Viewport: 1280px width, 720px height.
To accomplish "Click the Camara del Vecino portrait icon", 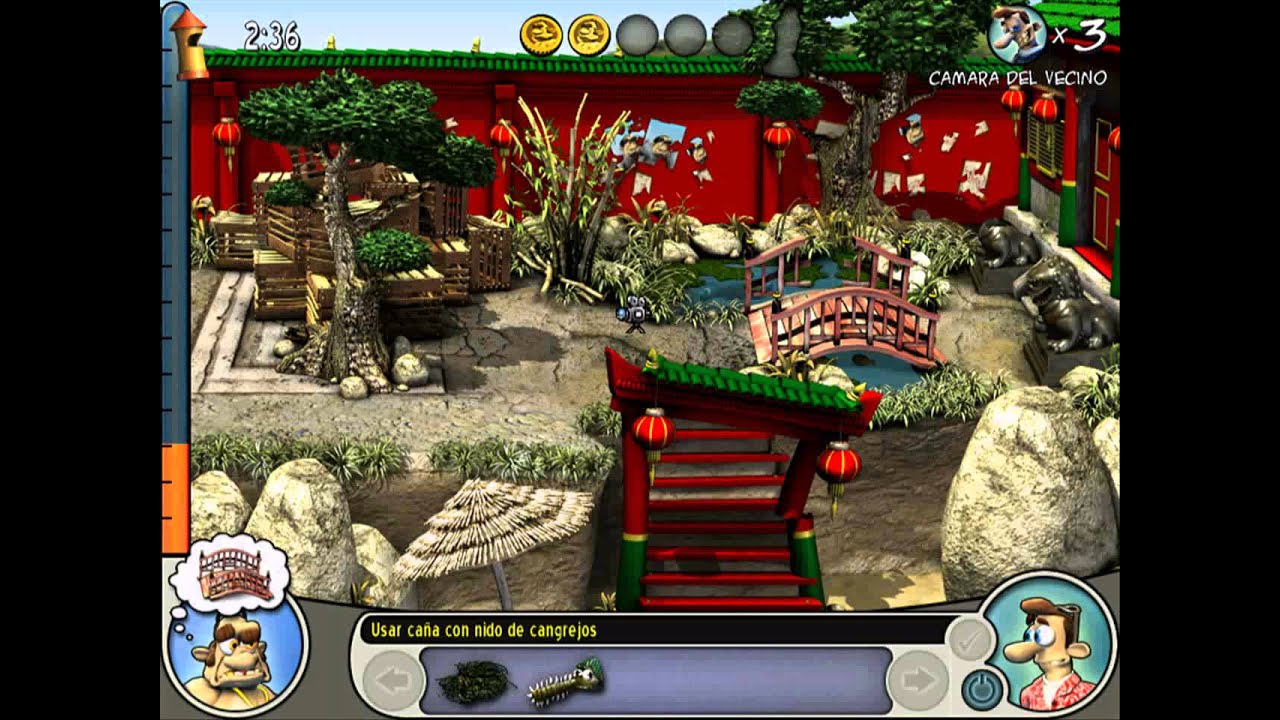I will 1018,35.
